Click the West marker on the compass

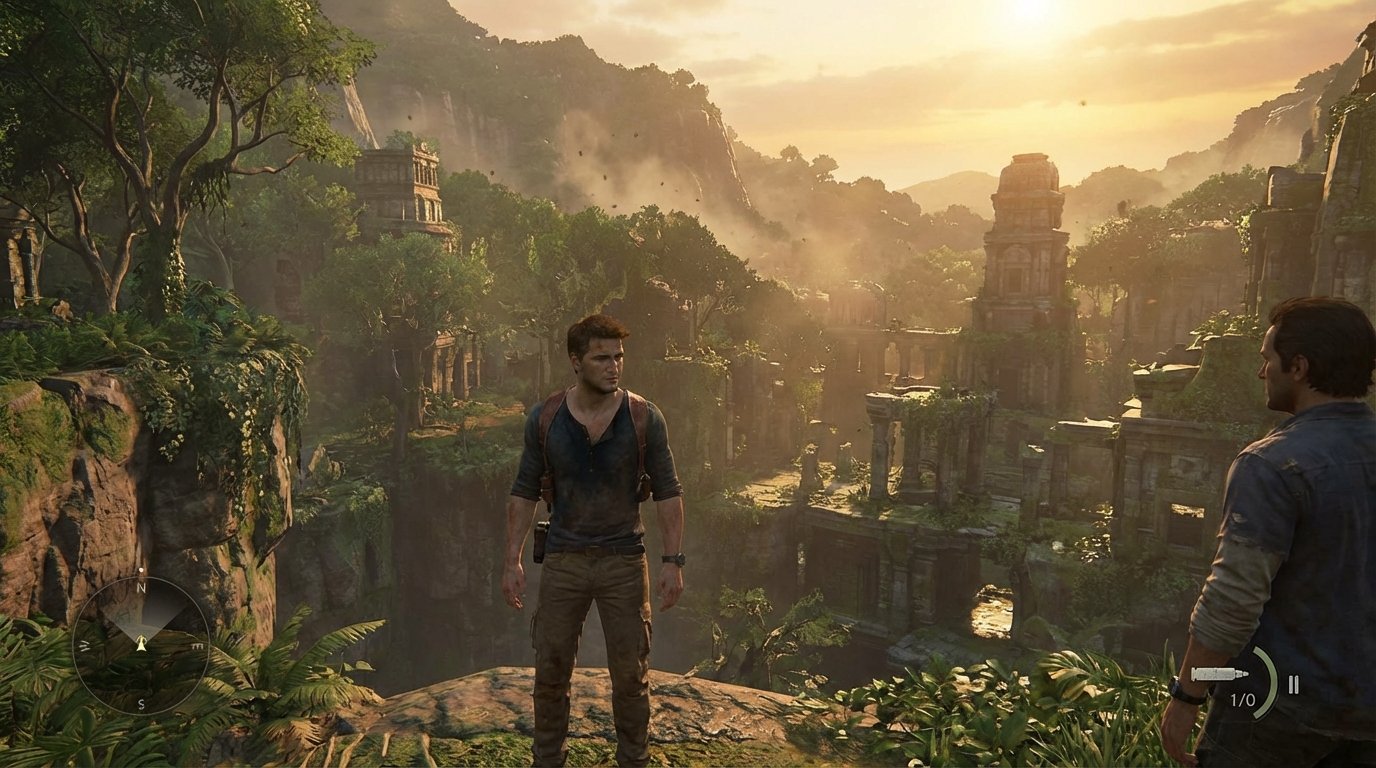tap(83, 643)
